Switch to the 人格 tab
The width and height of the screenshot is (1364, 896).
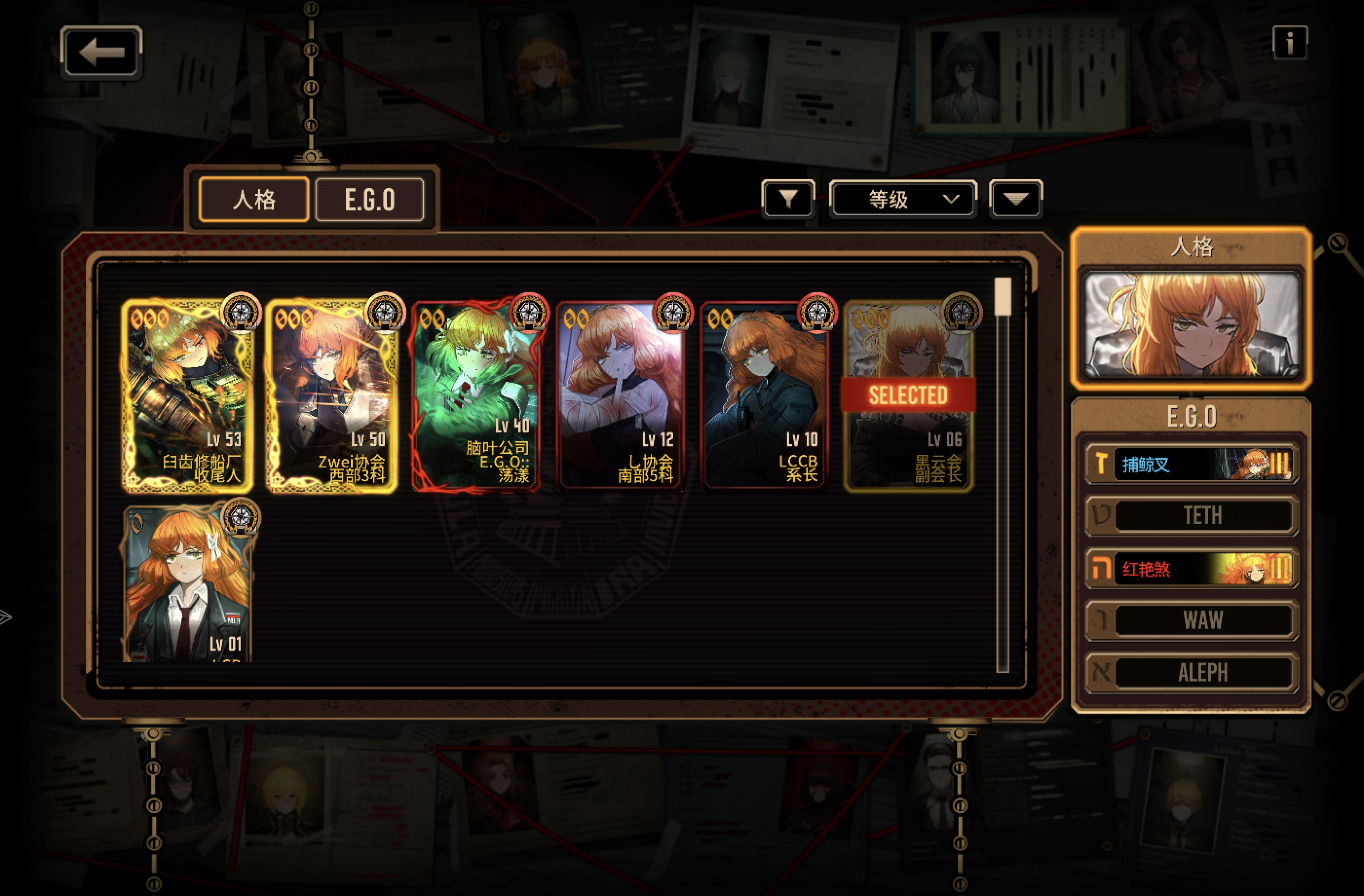pyautogui.click(x=254, y=199)
